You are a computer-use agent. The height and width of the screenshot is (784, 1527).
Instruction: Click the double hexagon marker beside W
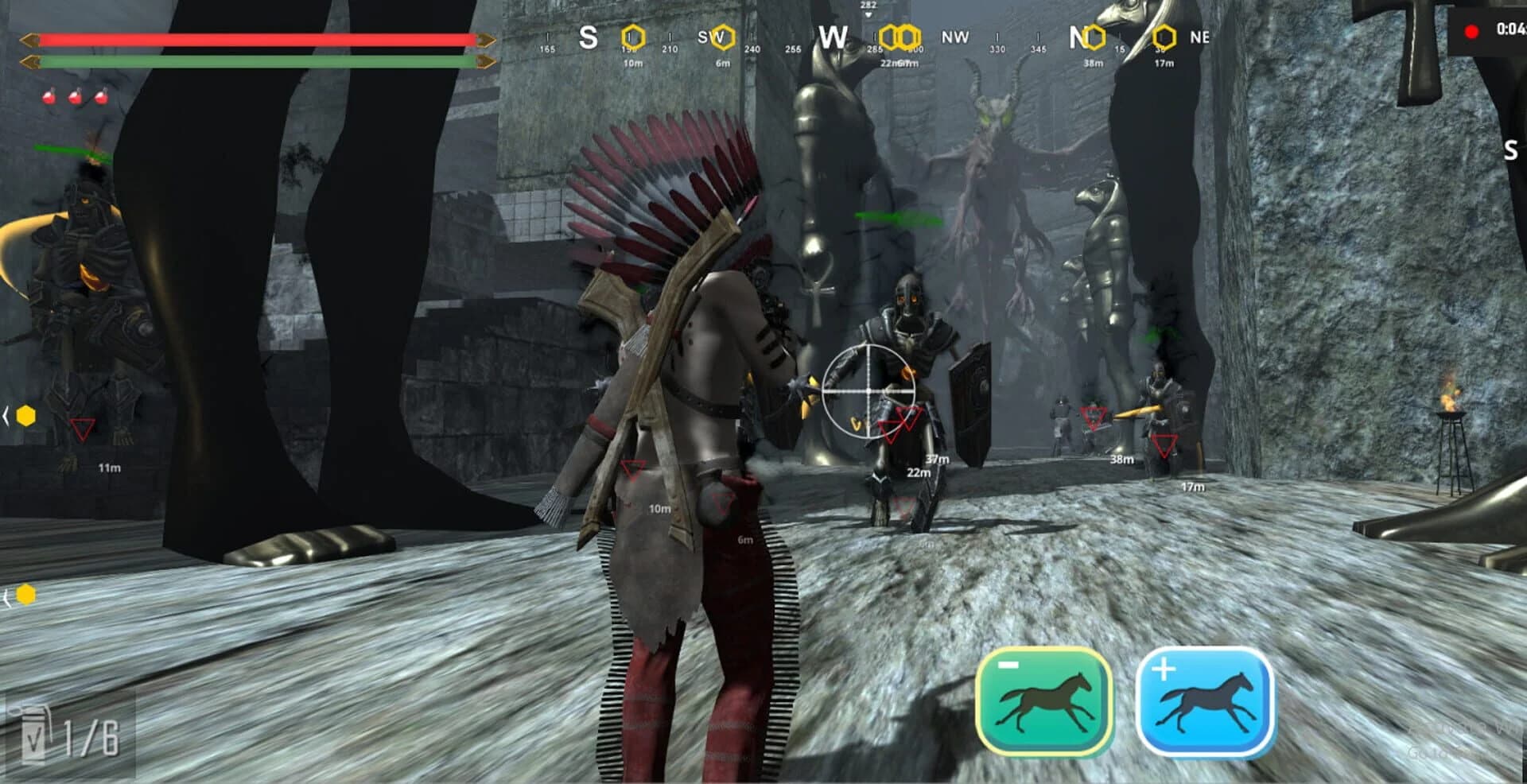pyautogui.click(x=899, y=37)
